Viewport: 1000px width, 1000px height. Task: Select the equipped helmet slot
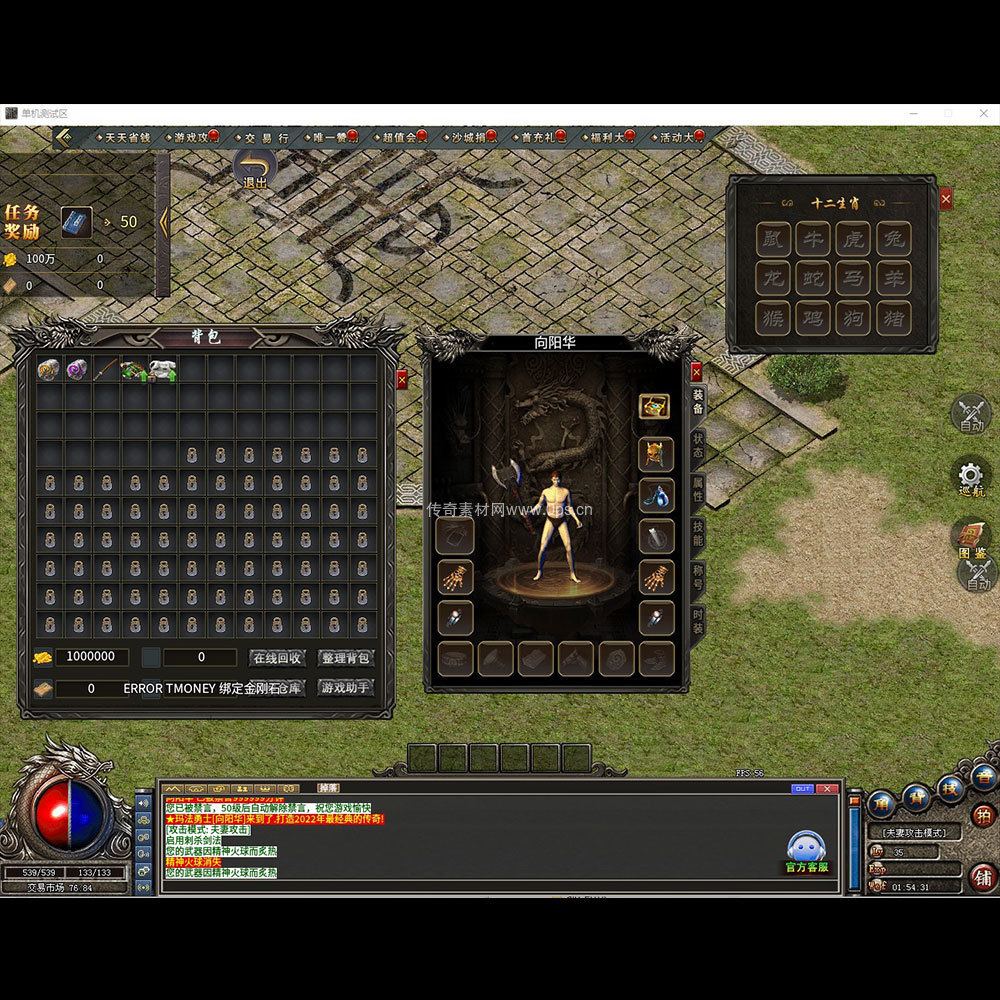[656, 455]
